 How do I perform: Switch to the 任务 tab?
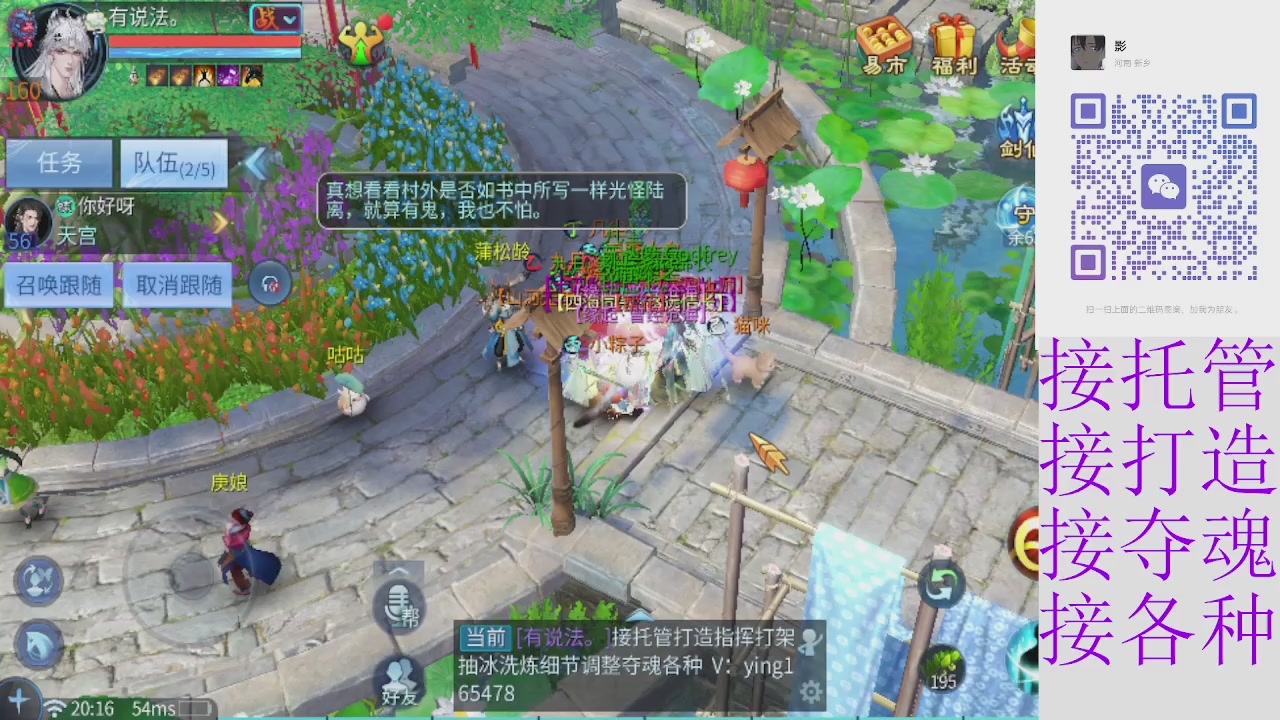click(59, 163)
